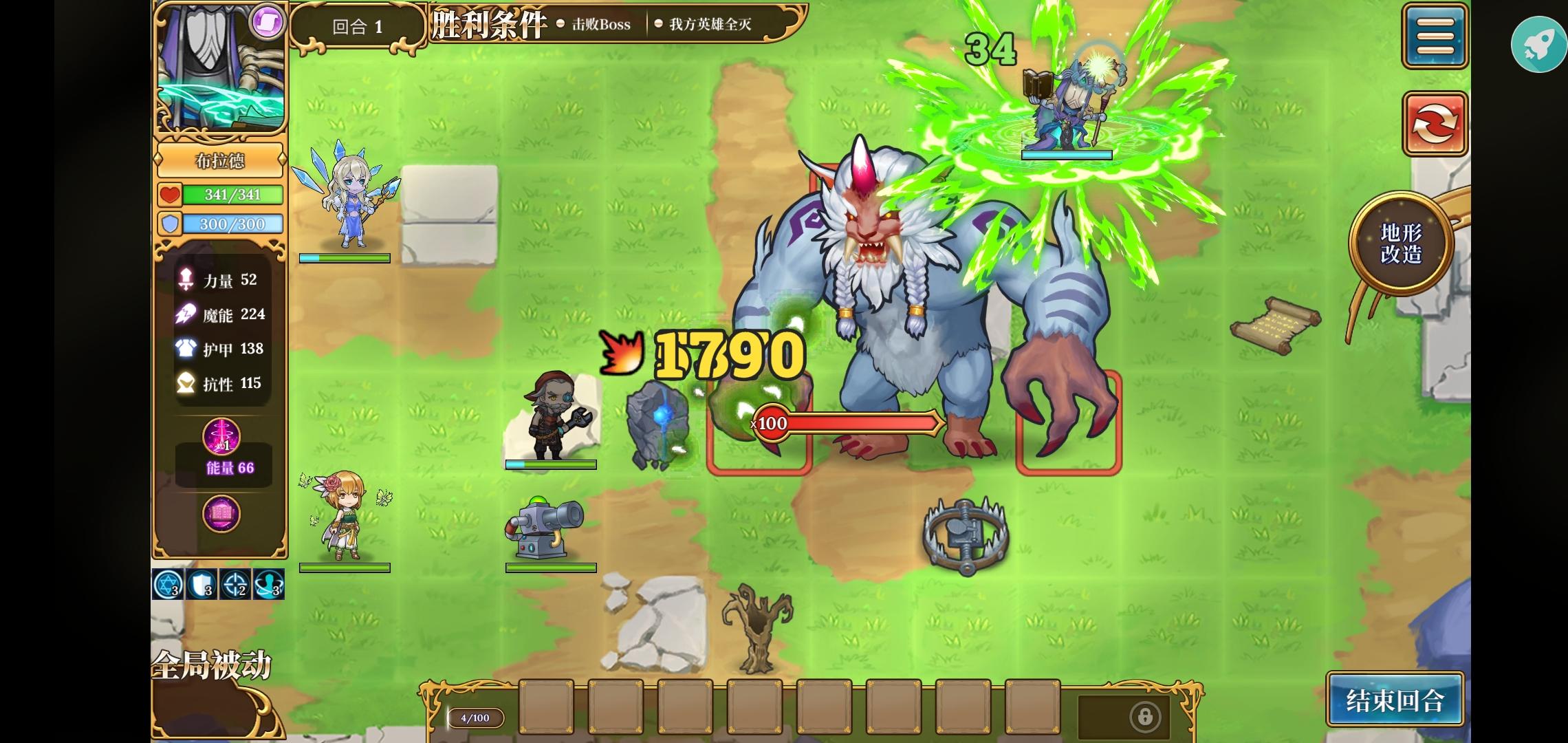Click the 4/100 counter on the card bar
This screenshot has width=1568, height=743.
point(476,718)
